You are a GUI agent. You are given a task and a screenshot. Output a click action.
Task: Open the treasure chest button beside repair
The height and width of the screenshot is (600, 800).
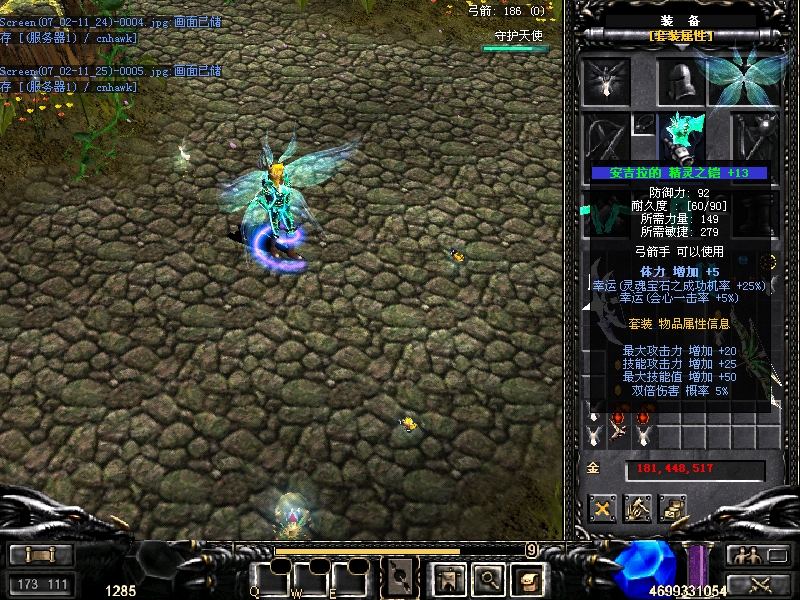(x=673, y=509)
